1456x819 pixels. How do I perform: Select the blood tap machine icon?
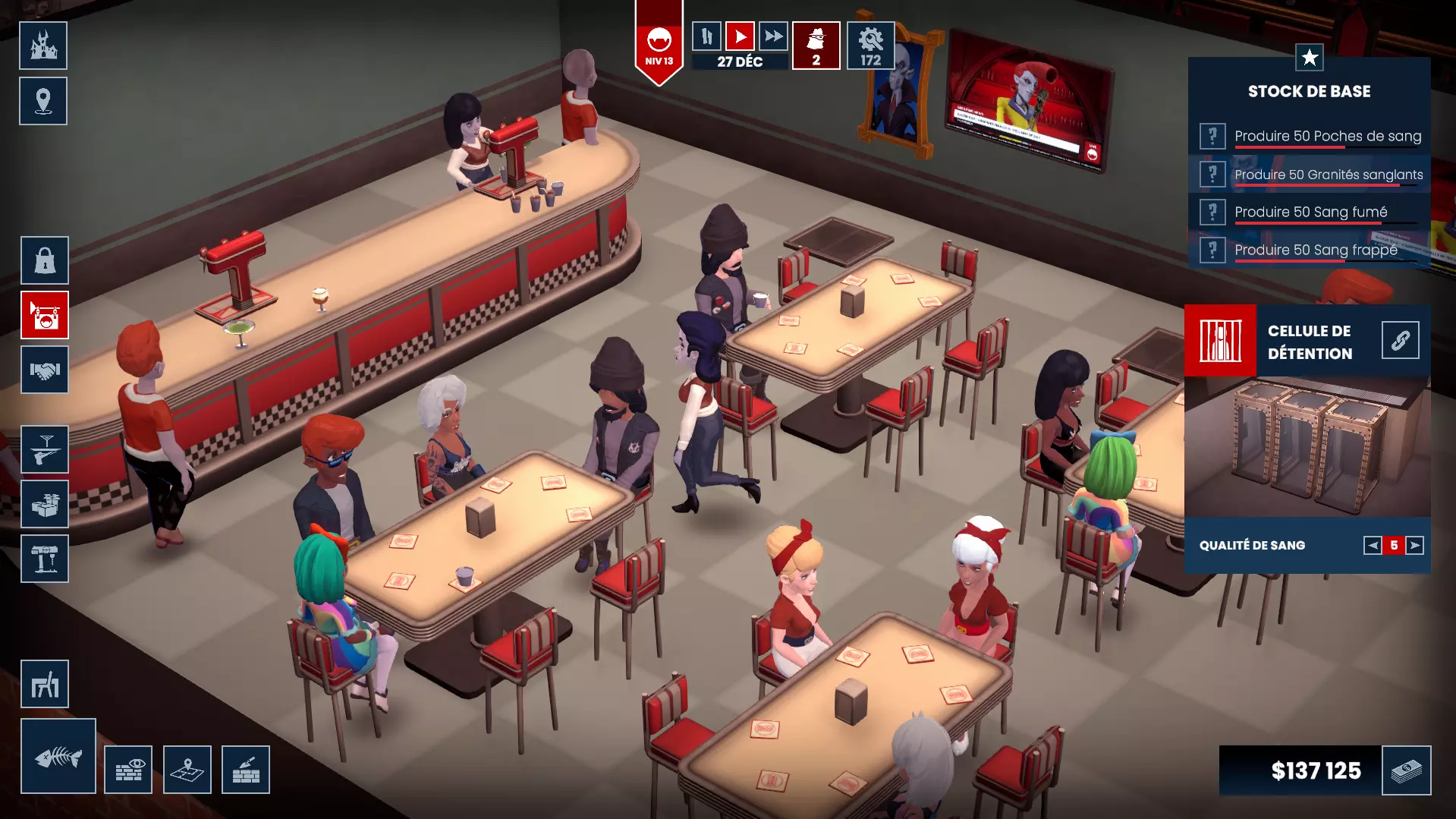click(x=45, y=559)
